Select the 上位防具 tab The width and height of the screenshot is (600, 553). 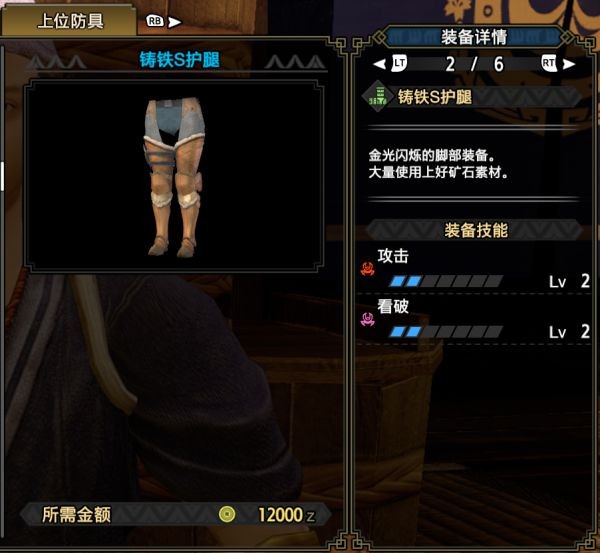tap(70, 21)
